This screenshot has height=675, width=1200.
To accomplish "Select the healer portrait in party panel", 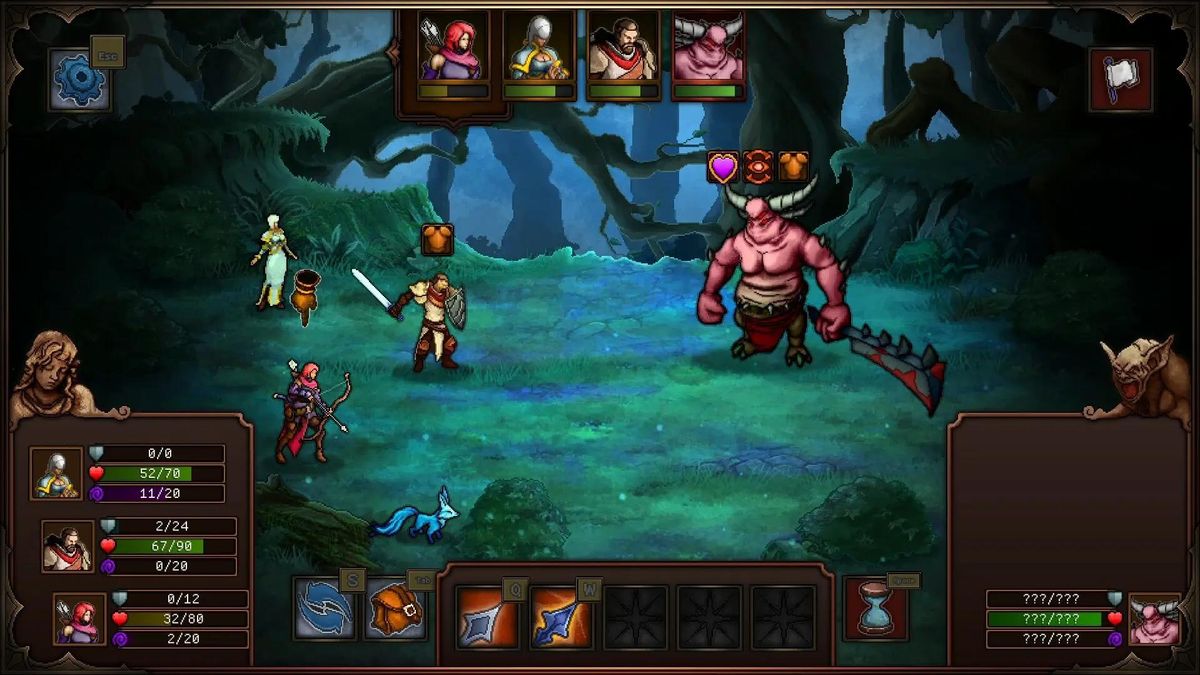I will coord(55,473).
